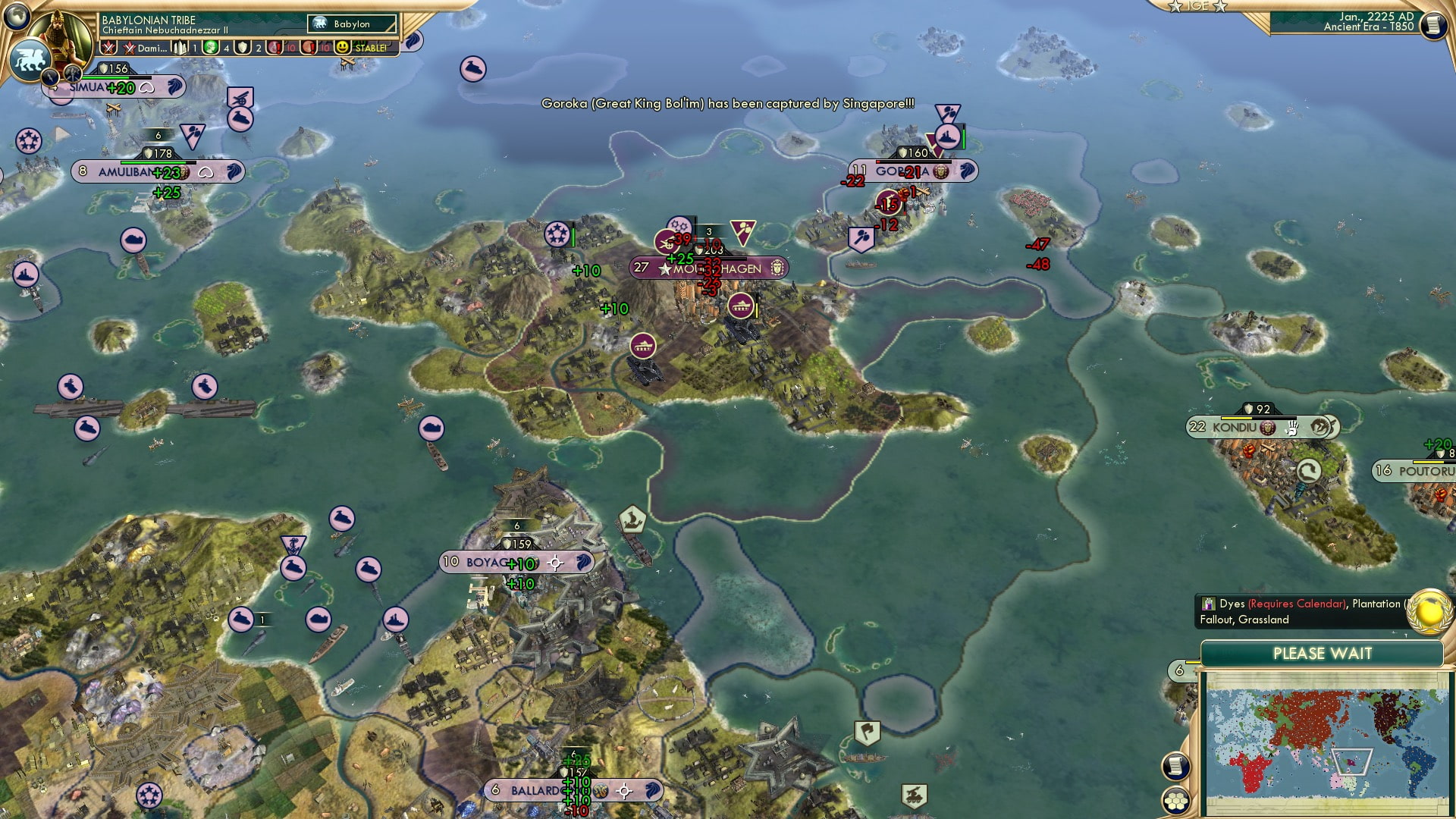Select the Babylon civilization dropdown
1456x819 pixels.
point(353,24)
